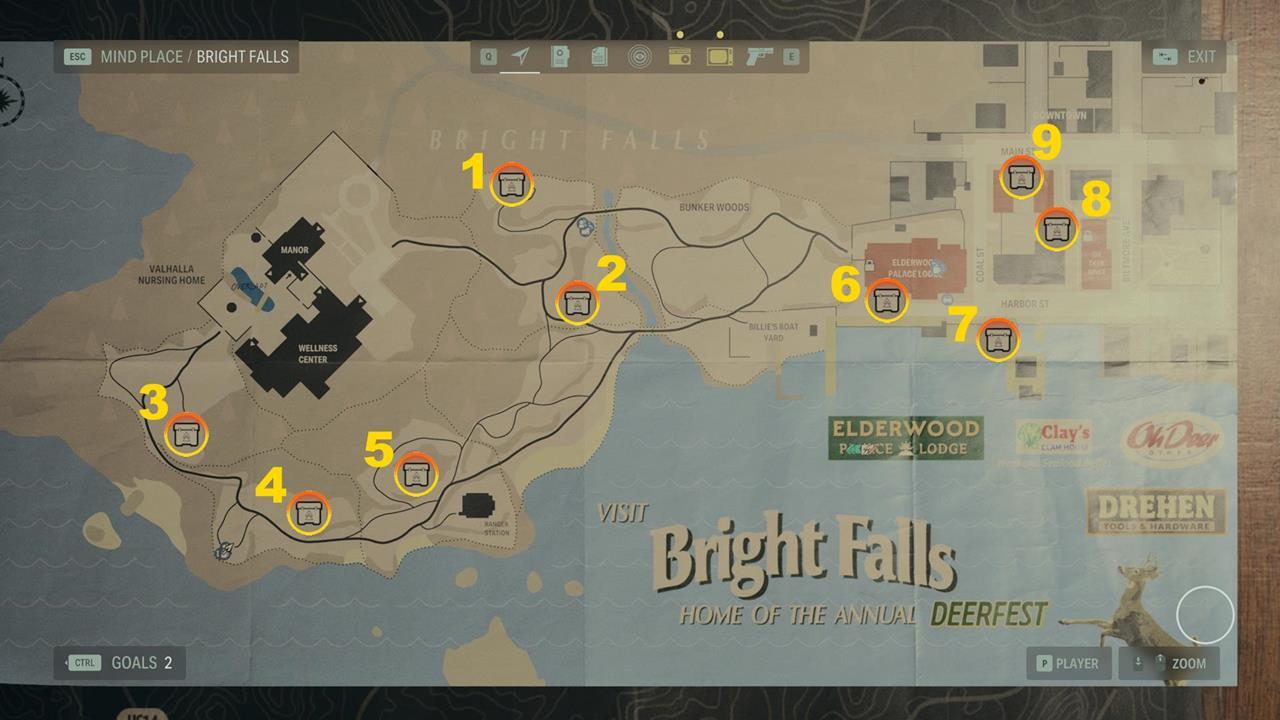Select the Weapons pistol icon
The image size is (1280, 720).
pos(757,57)
